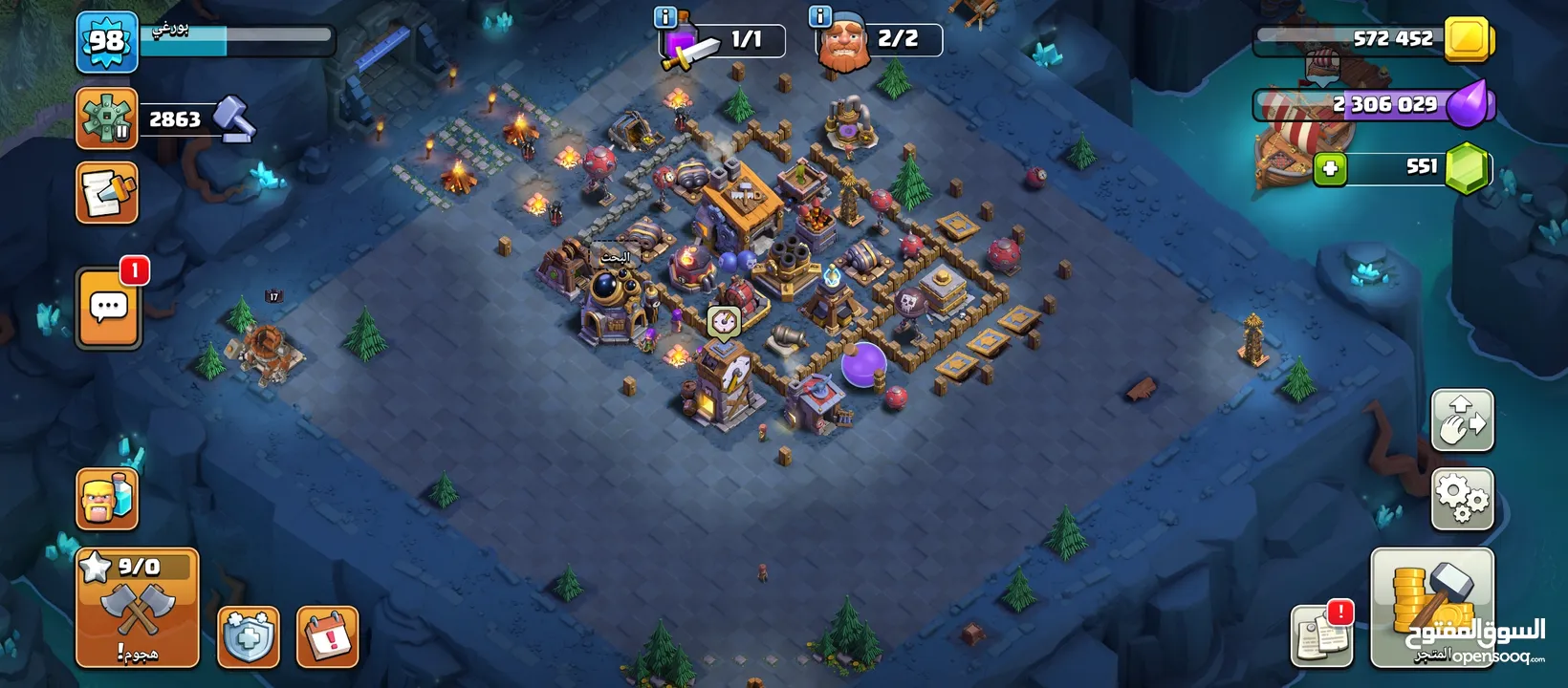Viewport: 1568px width, 688px height.
Task: Add gems with the green plus
Action: coord(1329,169)
